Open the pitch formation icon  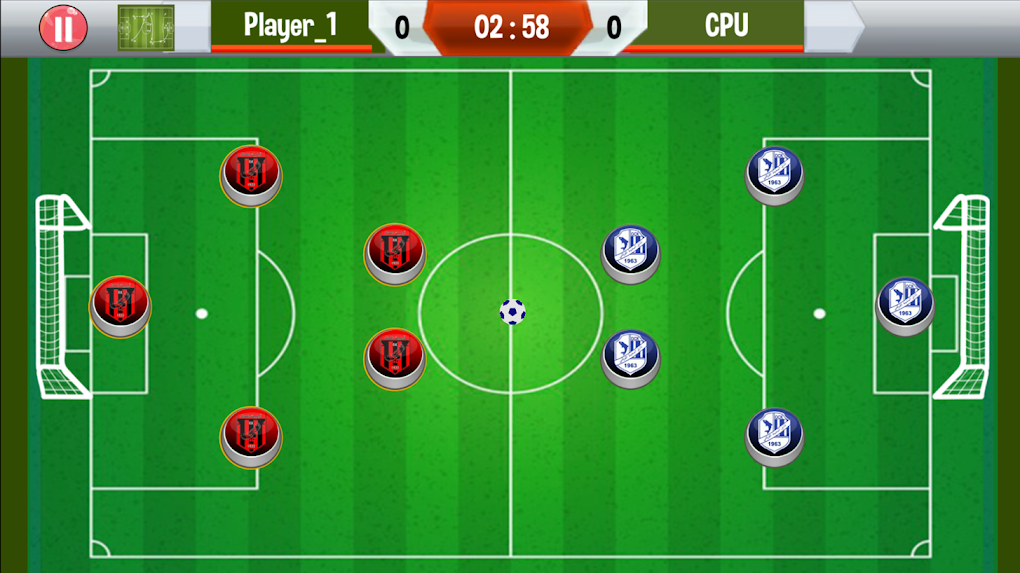[146, 27]
